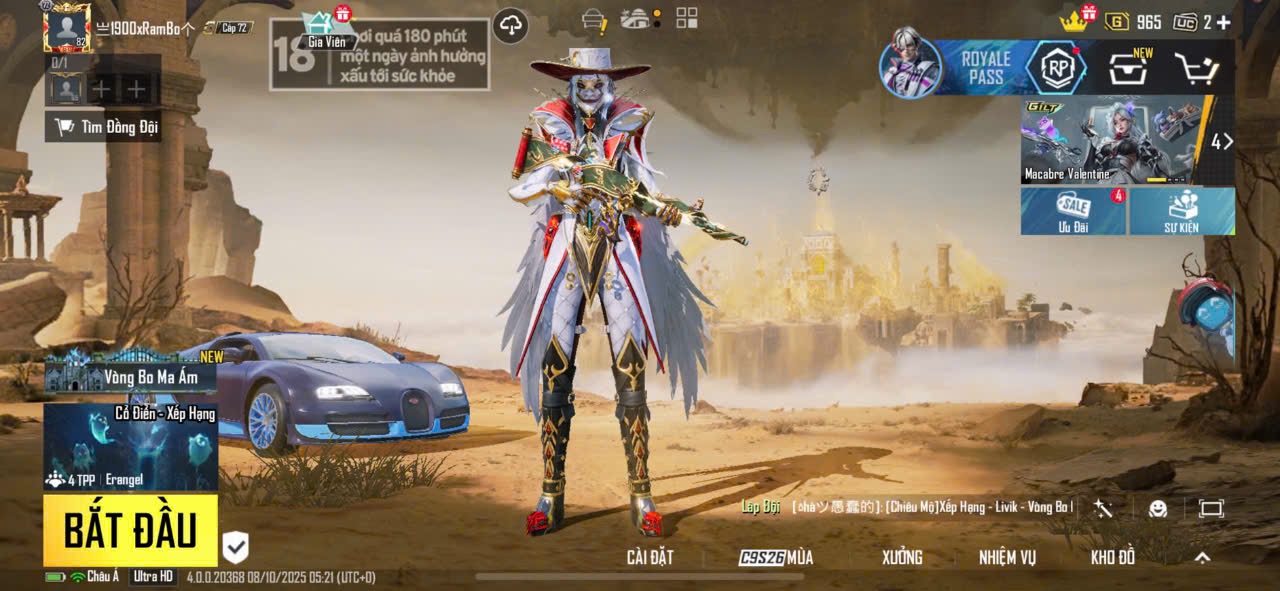Open the player profile avatar
The image size is (1280, 591).
pos(67,28)
